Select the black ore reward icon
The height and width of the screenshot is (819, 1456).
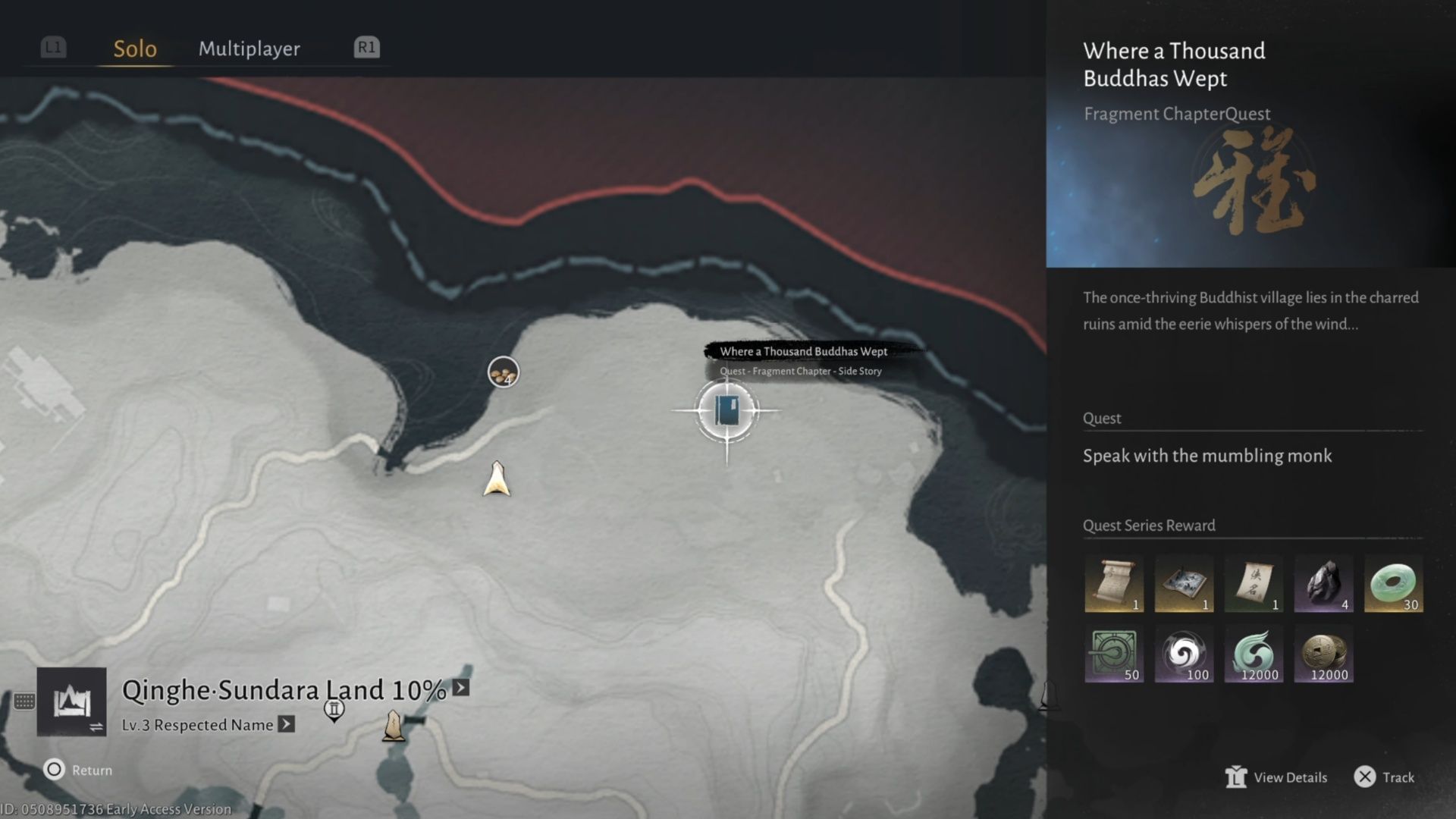(1323, 582)
